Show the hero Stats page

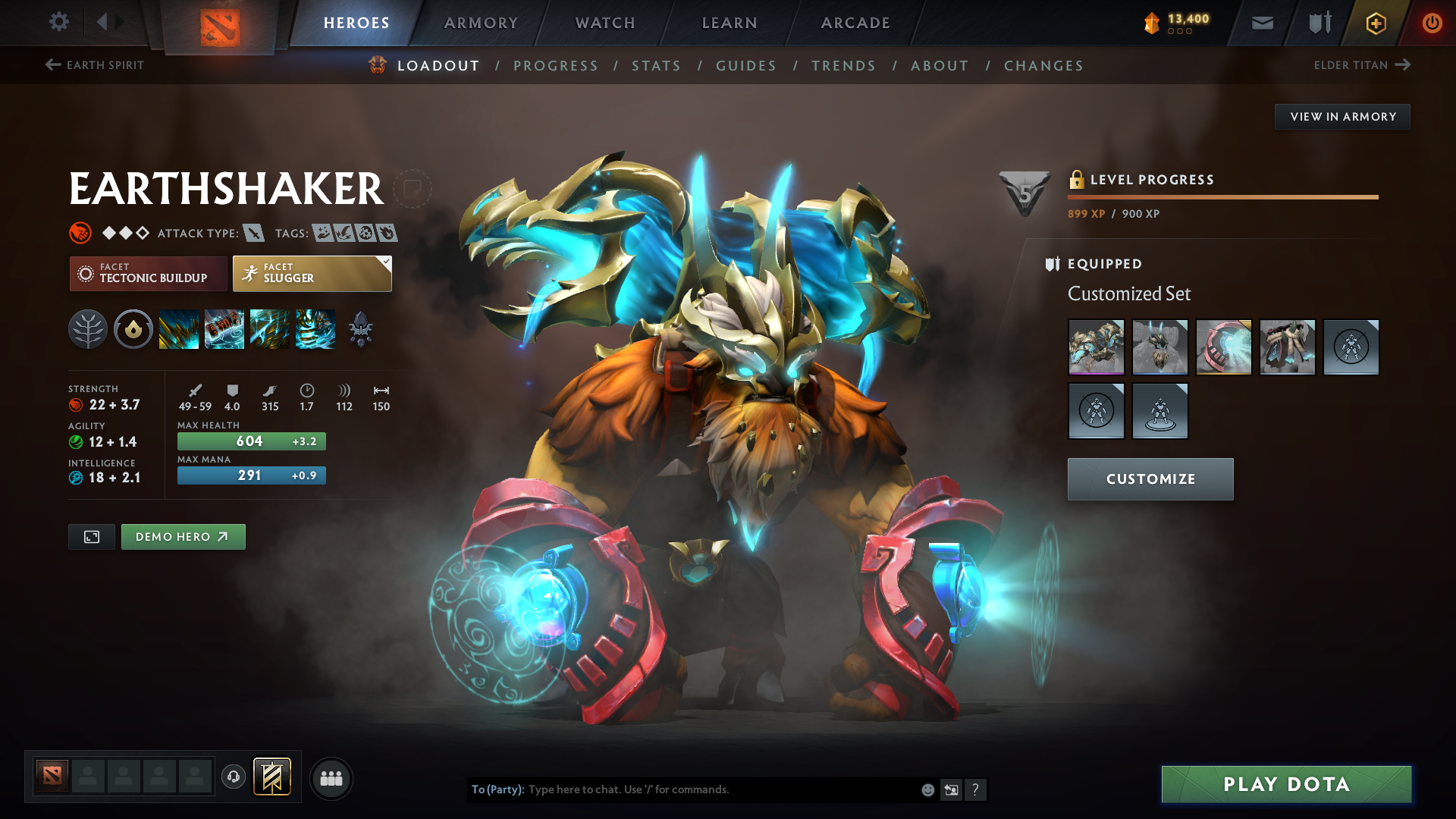point(656,66)
